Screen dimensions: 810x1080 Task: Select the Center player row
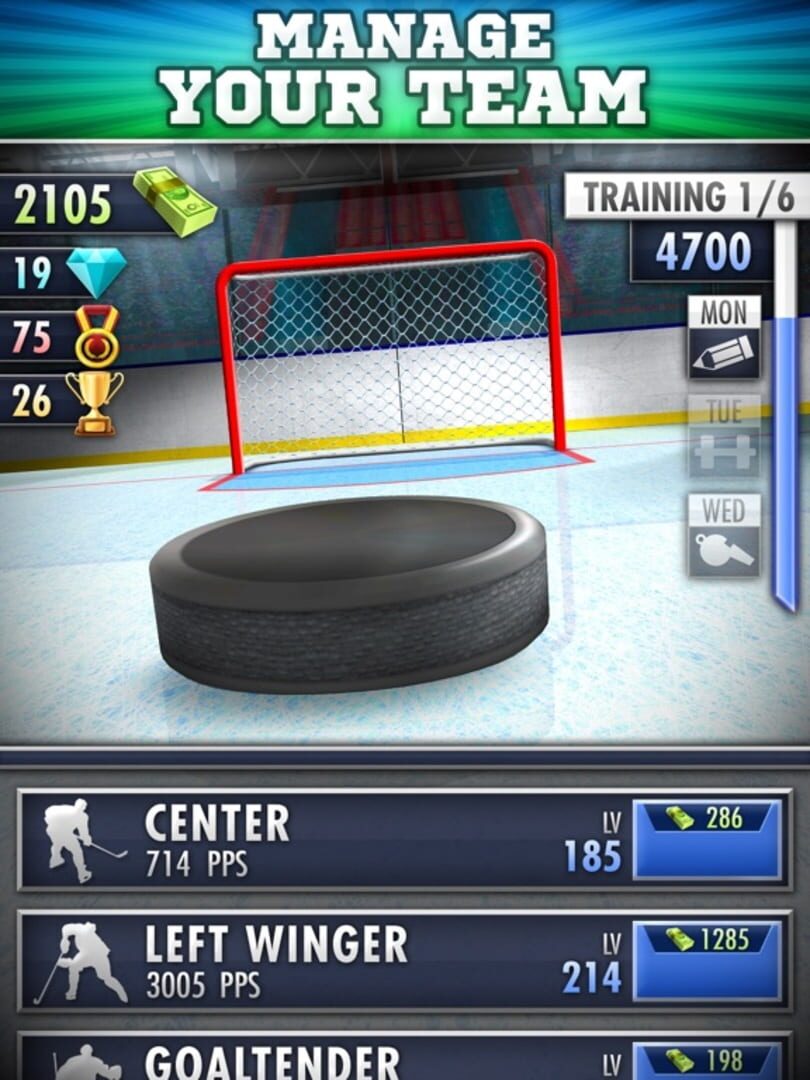pos(320,839)
